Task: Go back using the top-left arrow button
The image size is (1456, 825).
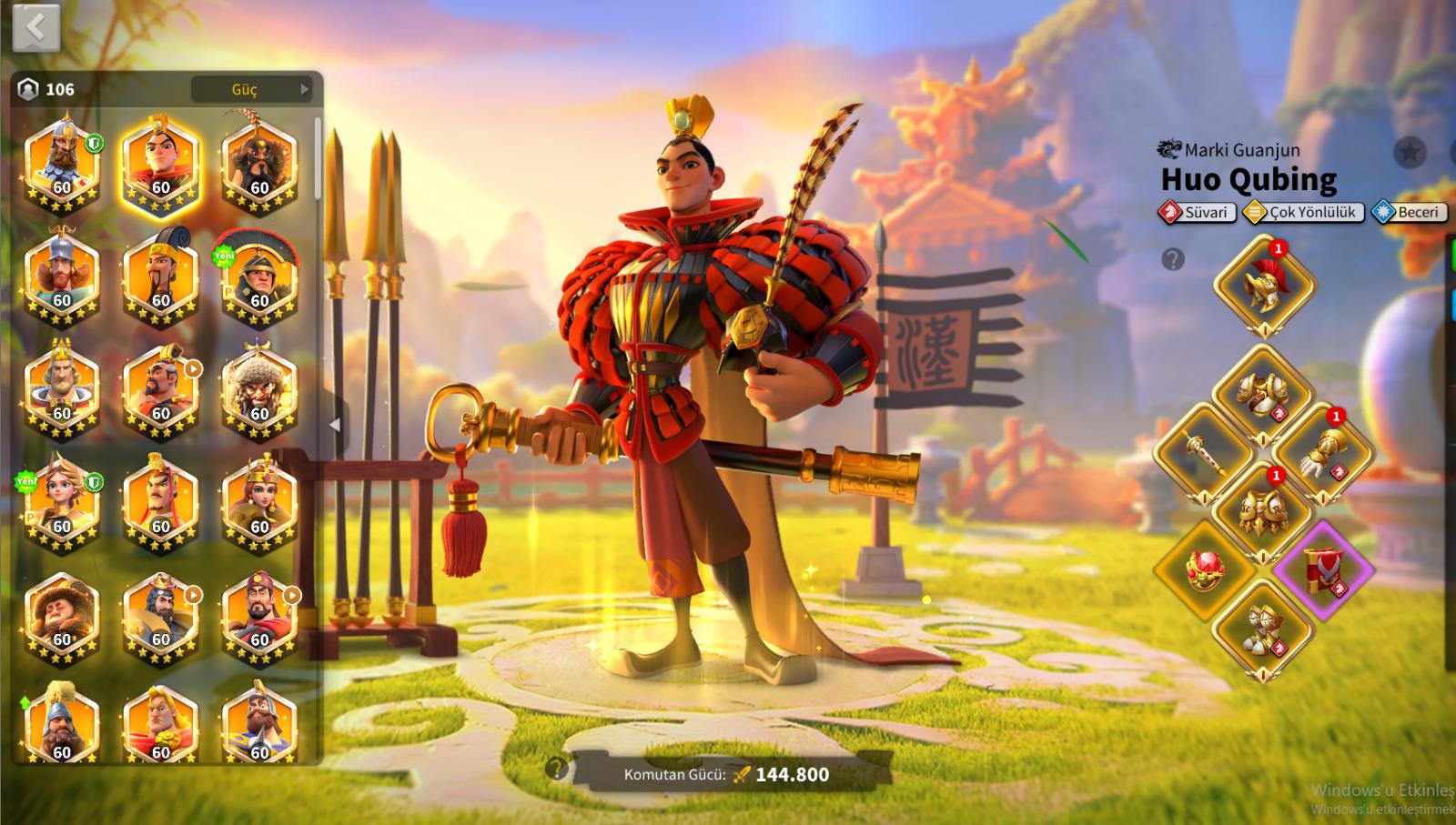Action: tap(36, 28)
